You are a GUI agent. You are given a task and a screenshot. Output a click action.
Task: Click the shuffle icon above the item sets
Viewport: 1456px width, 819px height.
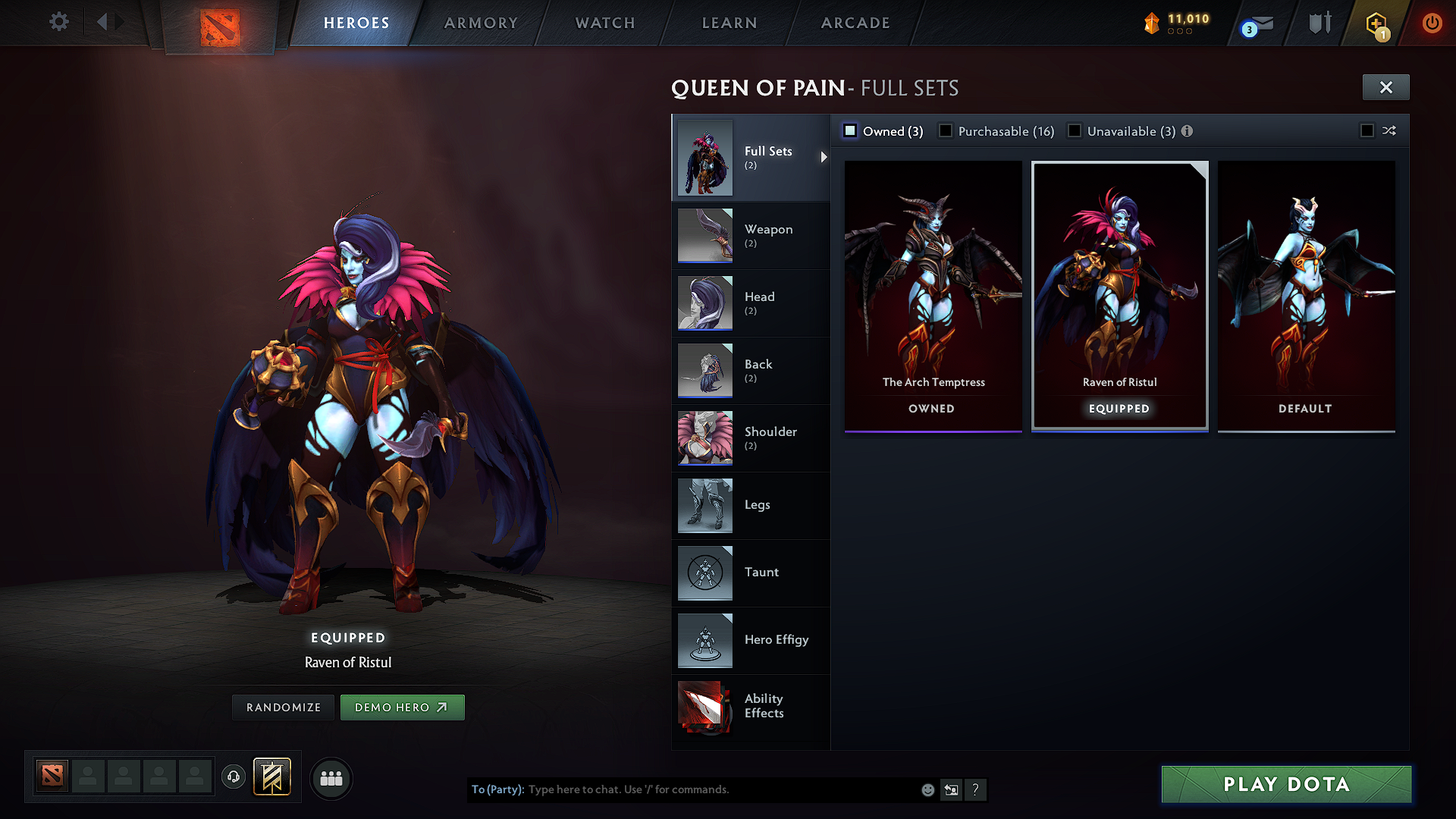click(1390, 130)
